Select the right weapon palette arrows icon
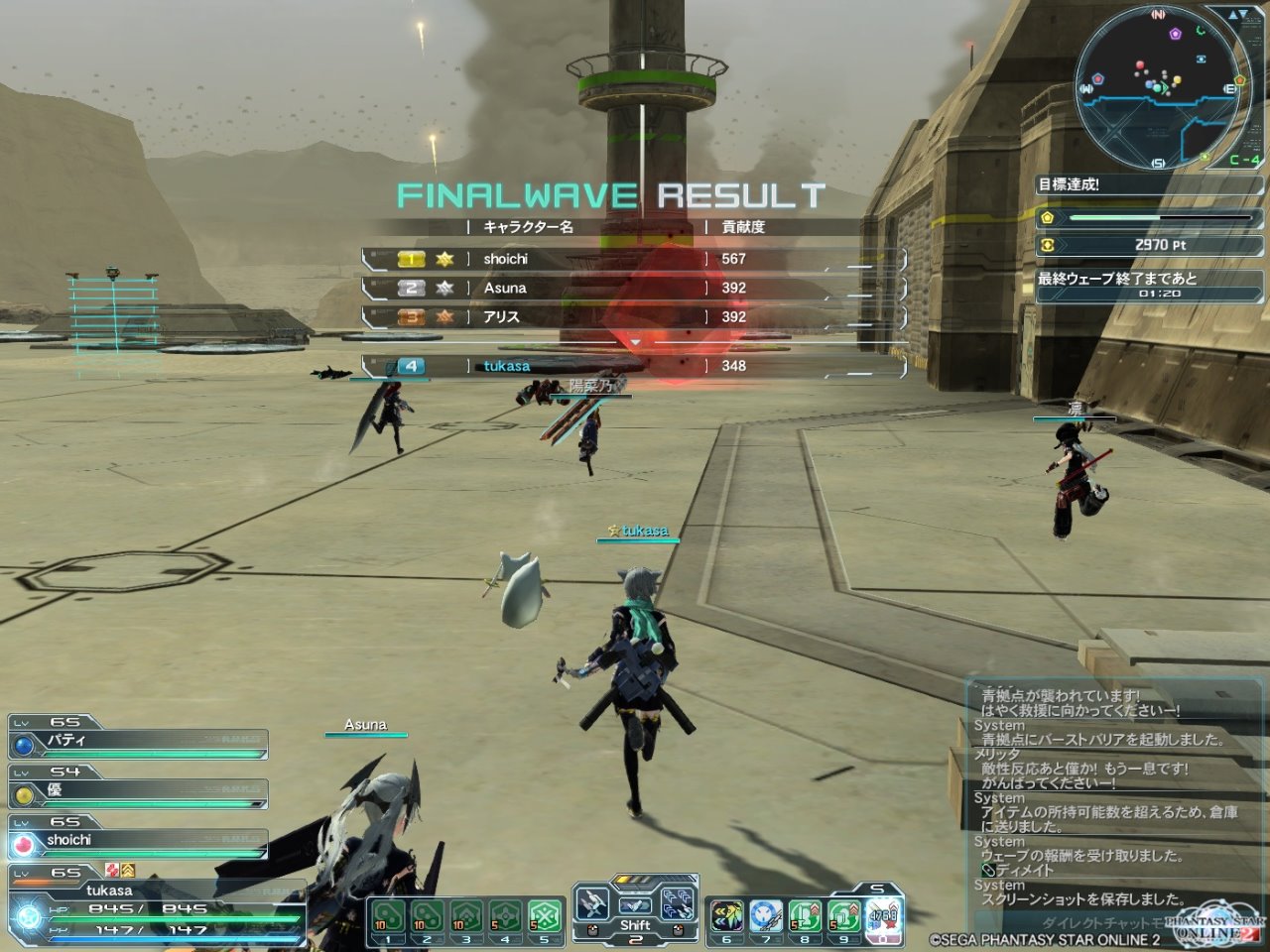This screenshot has height=952, width=1270. 678,904
